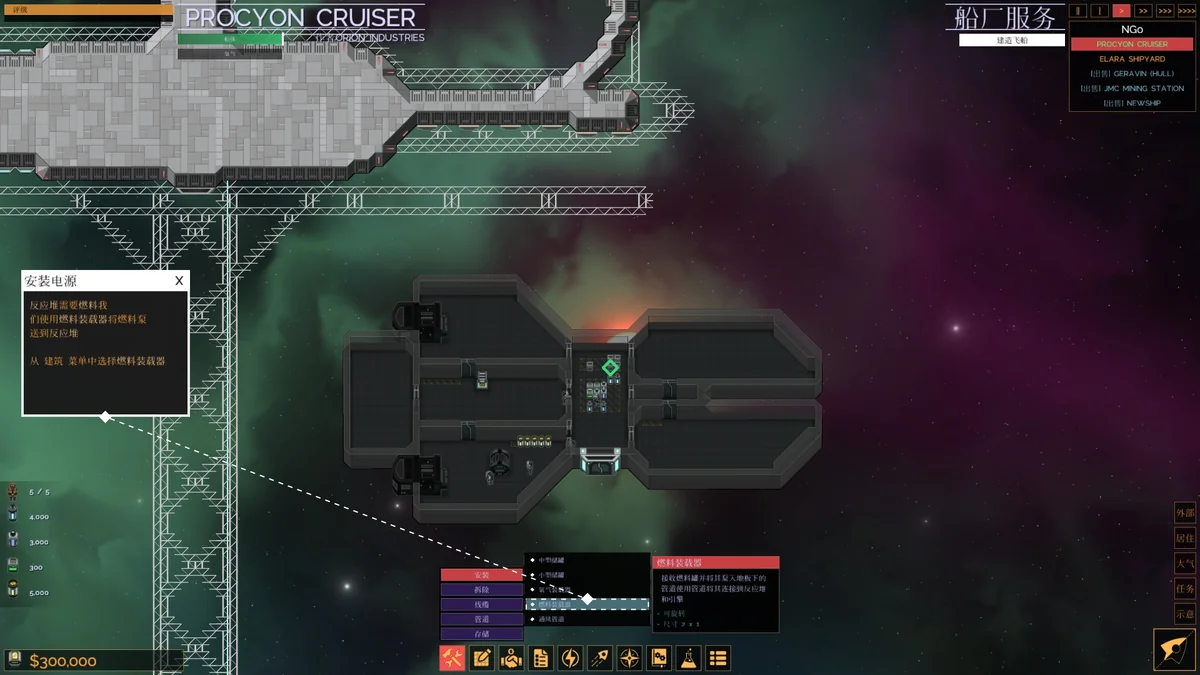Select the 存储 category
The height and width of the screenshot is (675, 1200).
tap(482, 634)
